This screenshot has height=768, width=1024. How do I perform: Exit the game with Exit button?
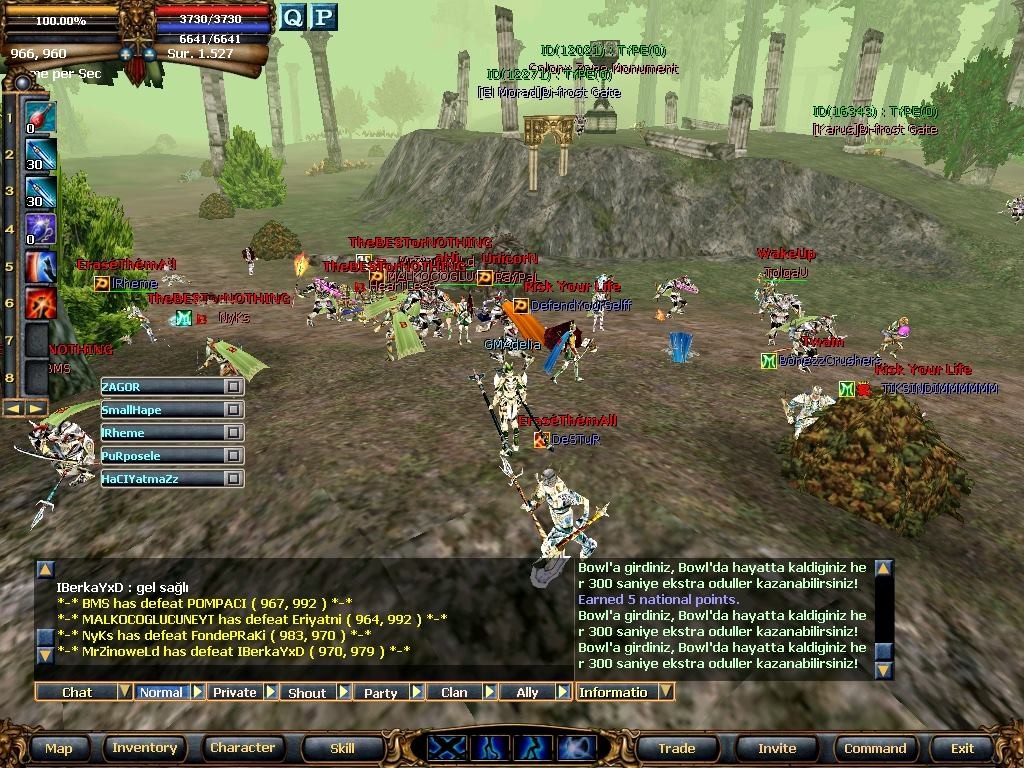coord(962,748)
